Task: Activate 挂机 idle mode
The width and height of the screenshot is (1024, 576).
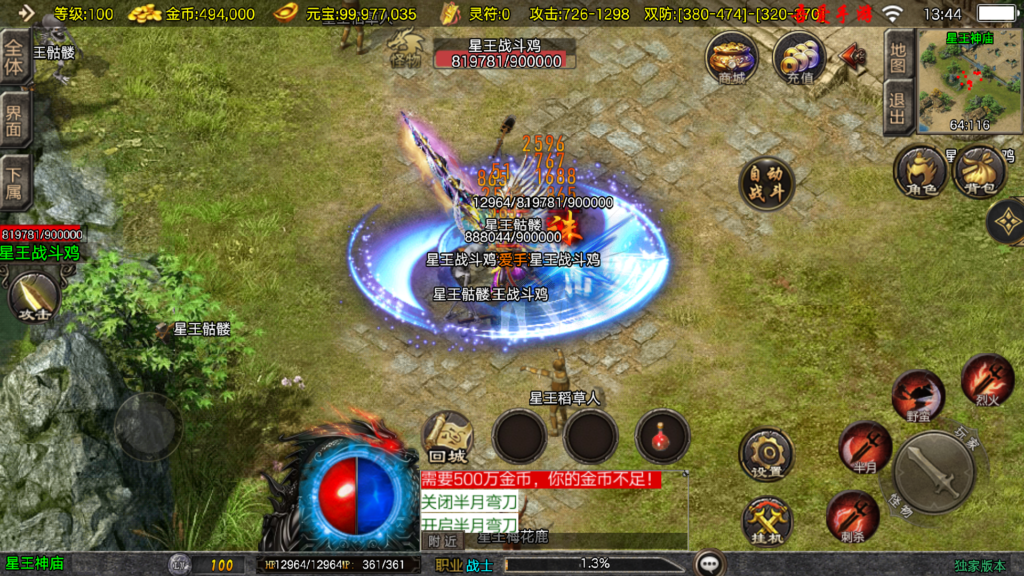Action: (766, 522)
